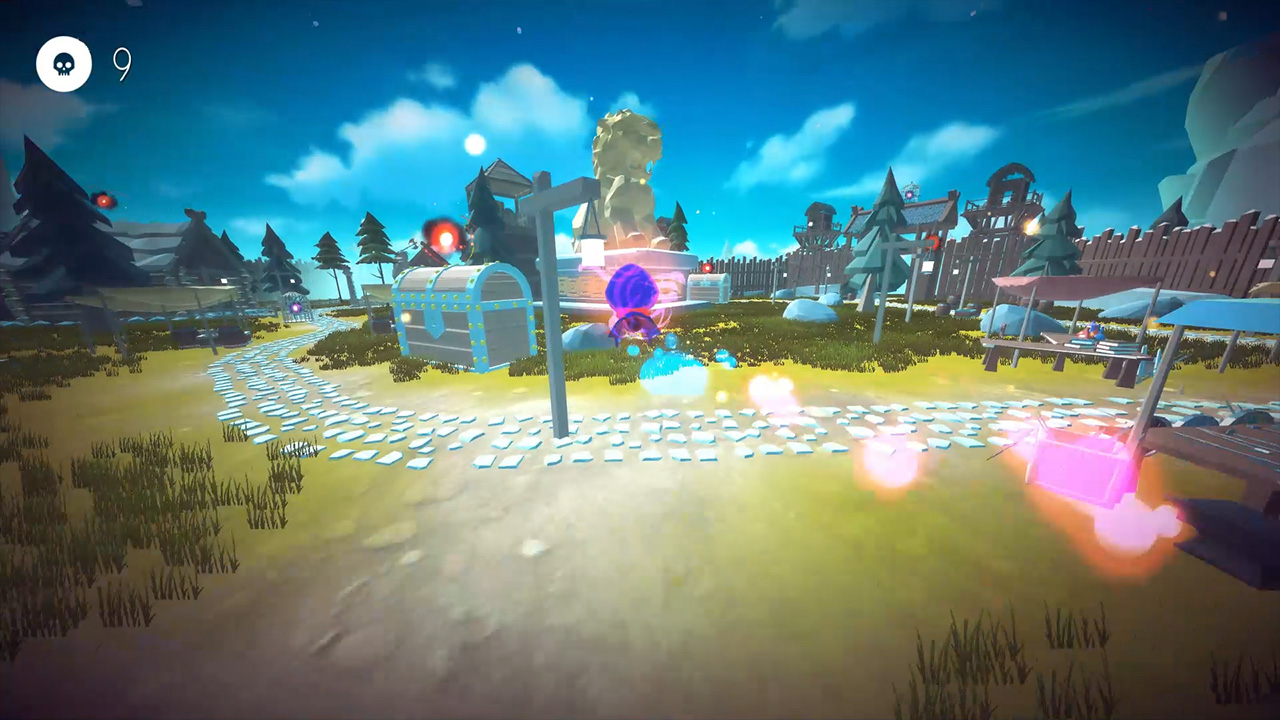This screenshot has width=1280, height=720.
Task: Click the lifebuoy hanging on the gate
Action: click(933, 244)
